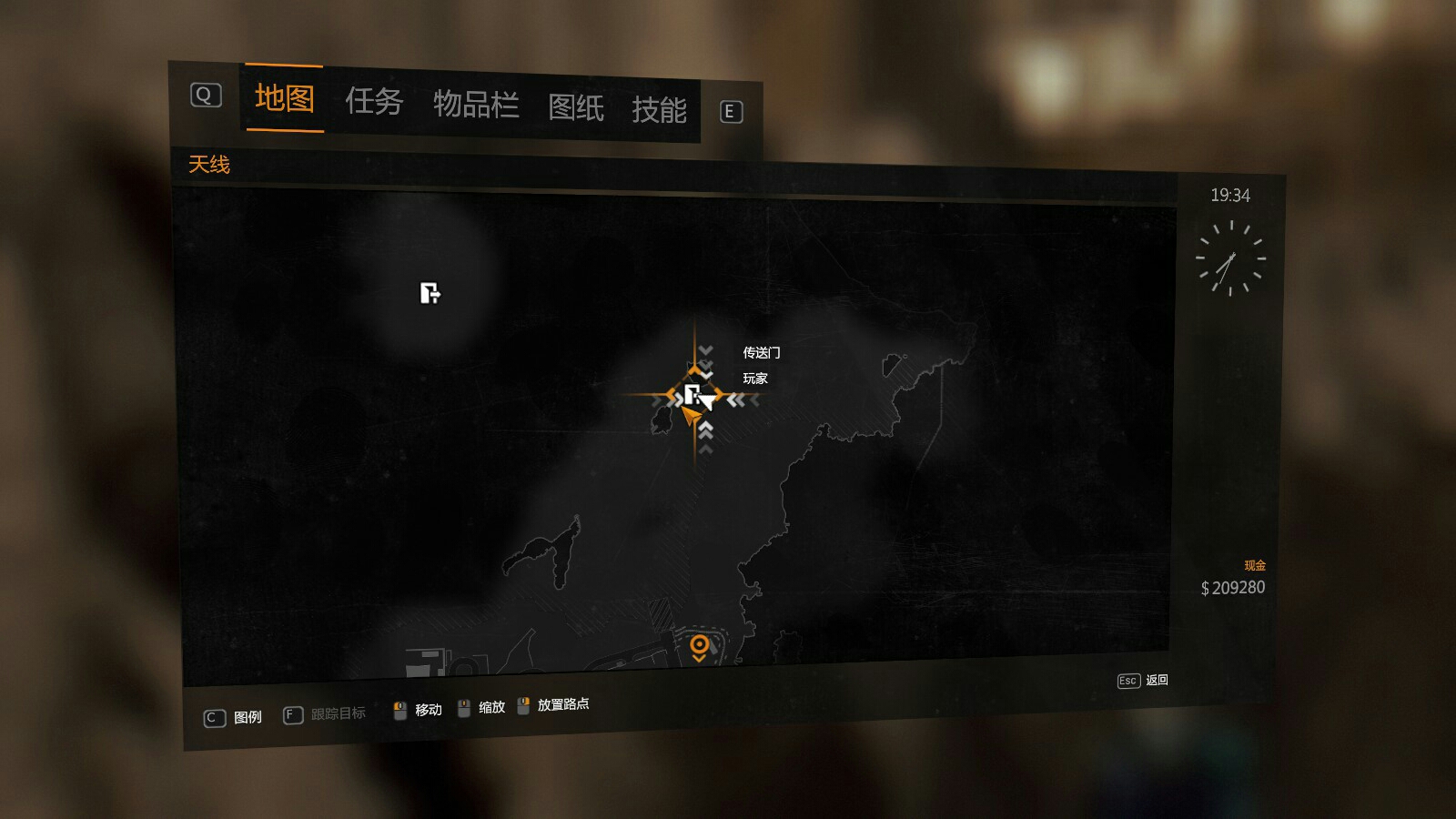This screenshot has height=819, width=1456.
Task: Select the 图纸 blueprints tab
Action: pos(575,108)
